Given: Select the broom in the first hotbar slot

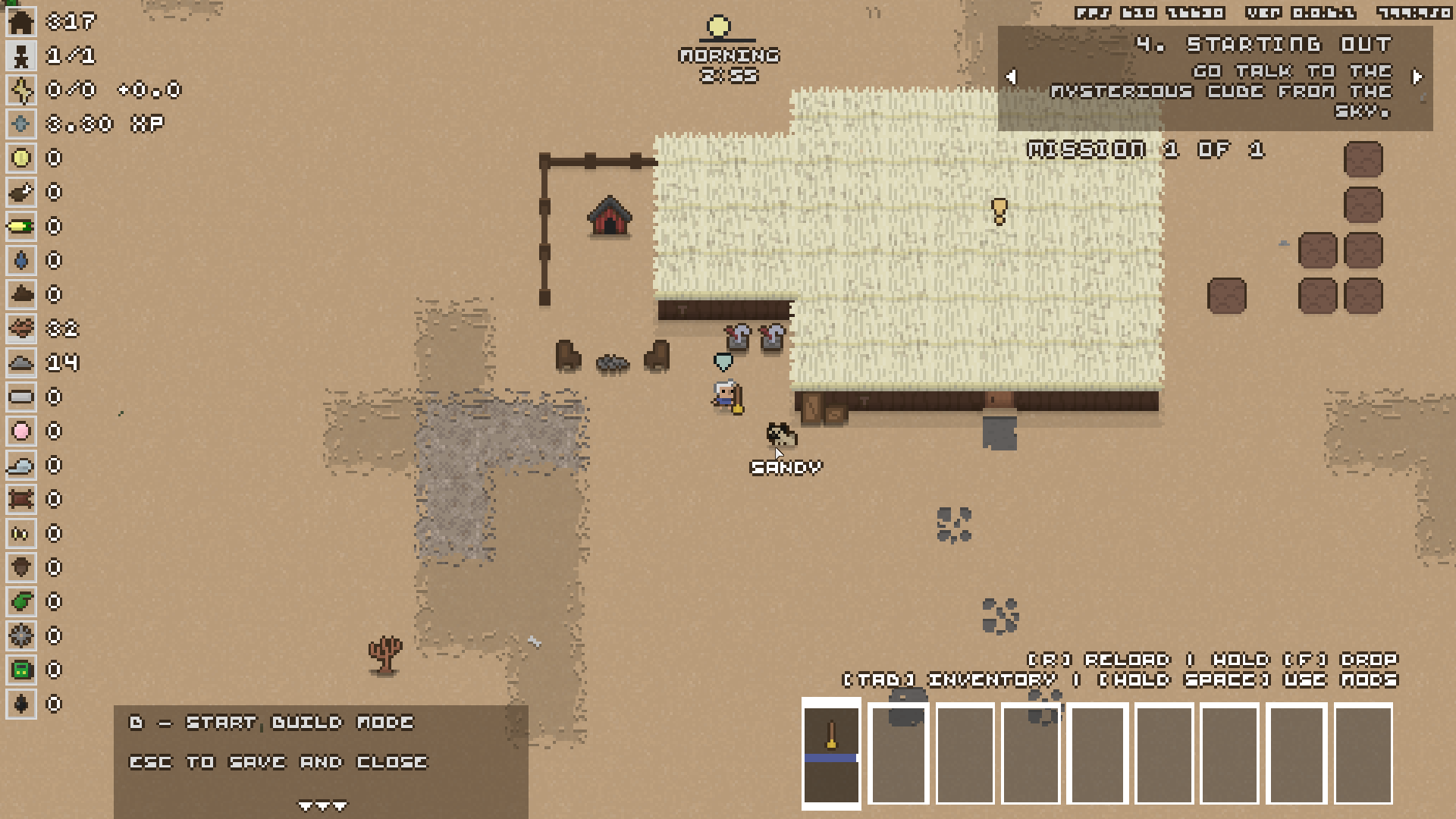Looking at the screenshot, I should click(831, 753).
